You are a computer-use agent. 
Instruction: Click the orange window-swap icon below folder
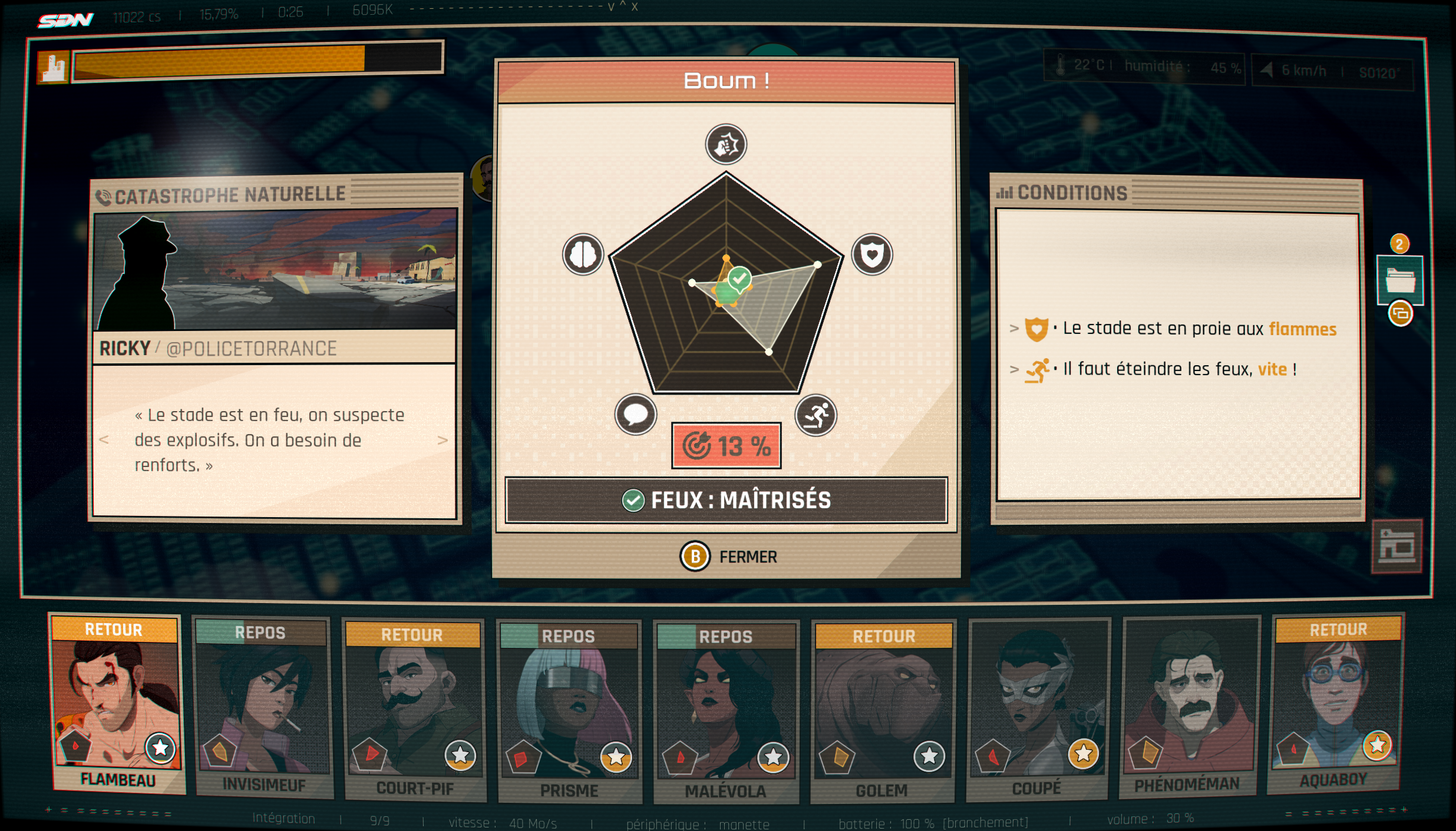pyautogui.click(x=1401, y=313)
